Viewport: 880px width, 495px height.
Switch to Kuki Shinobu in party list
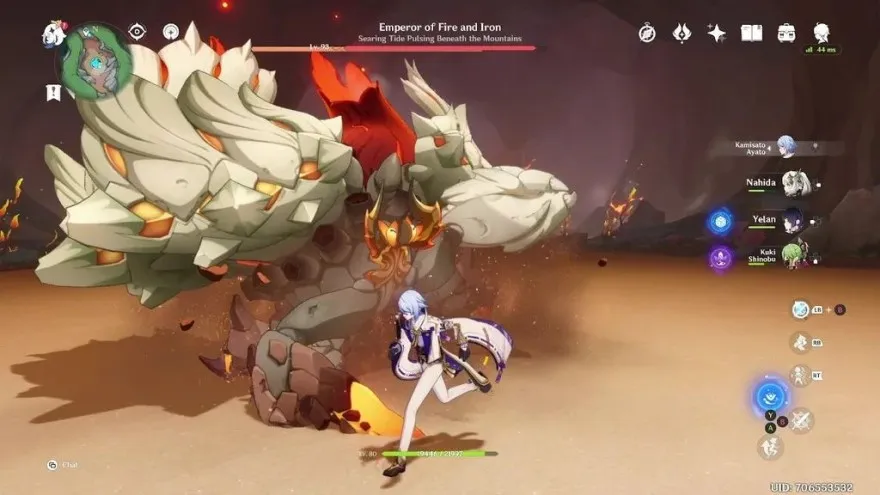(793, 255)
